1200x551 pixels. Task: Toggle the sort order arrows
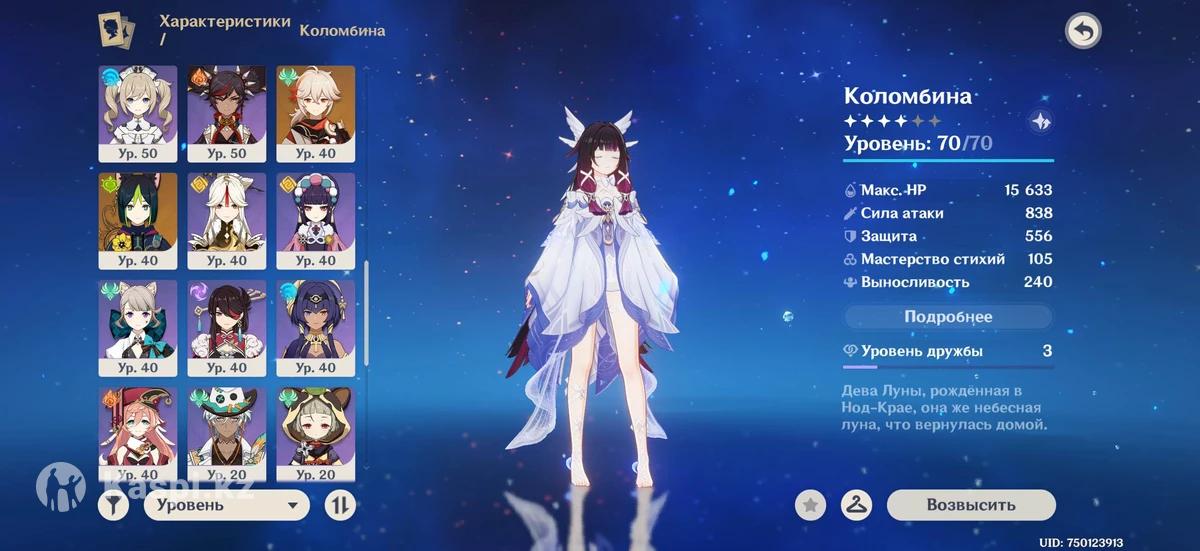pyautogui.click(x=340, y=506)
